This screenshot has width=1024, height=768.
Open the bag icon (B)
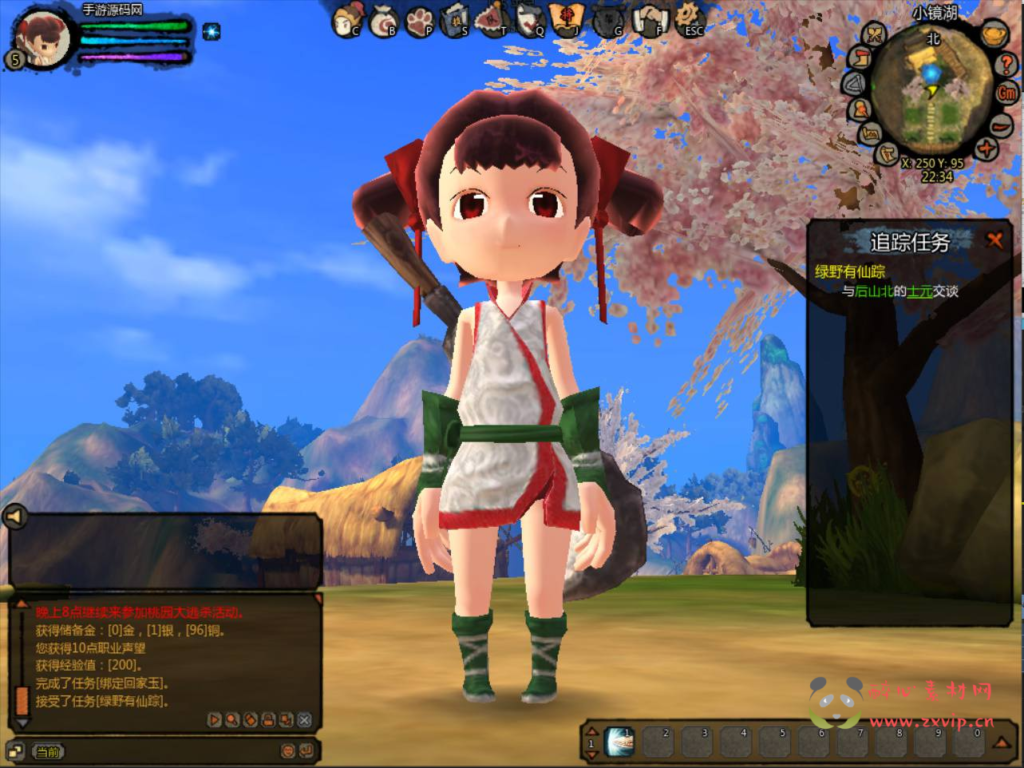point(383,20)
